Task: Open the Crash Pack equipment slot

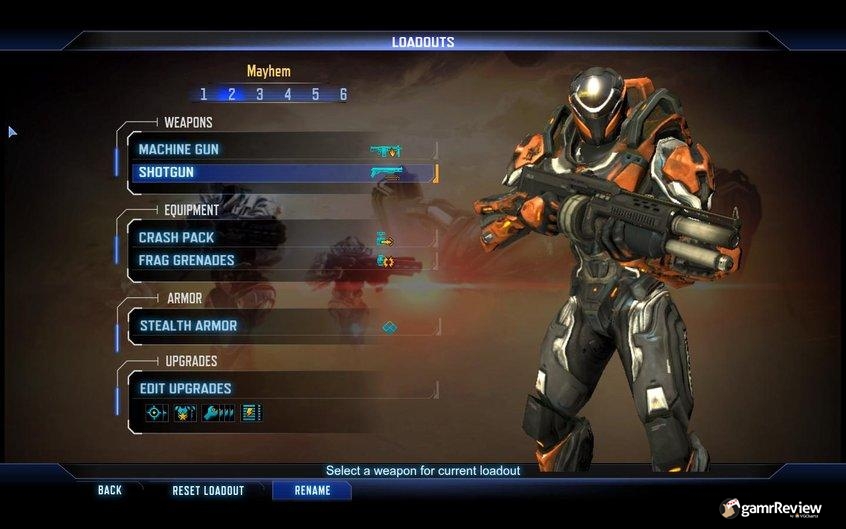Action: [280, 238]
